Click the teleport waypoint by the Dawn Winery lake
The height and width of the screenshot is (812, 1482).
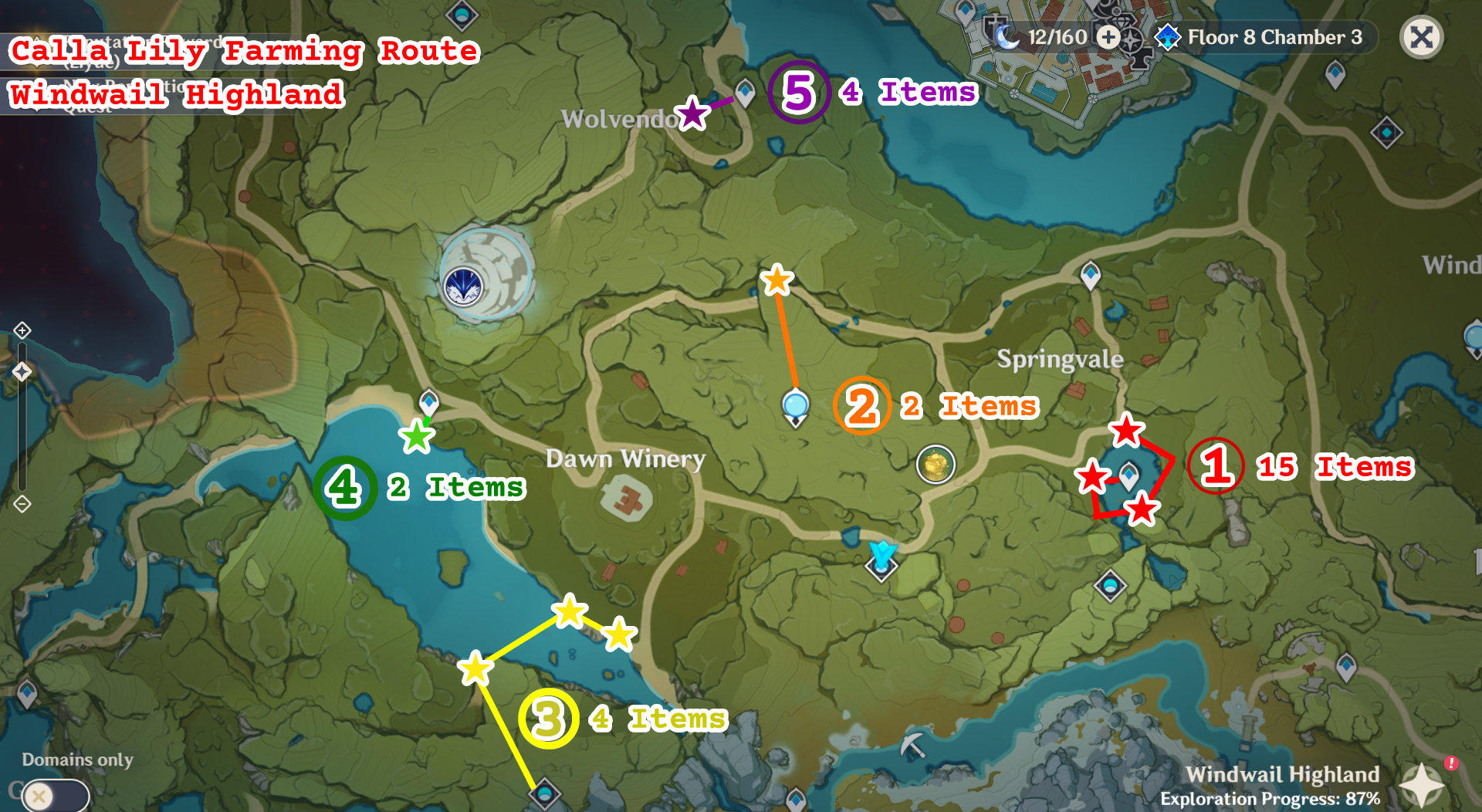pos(428,402)
